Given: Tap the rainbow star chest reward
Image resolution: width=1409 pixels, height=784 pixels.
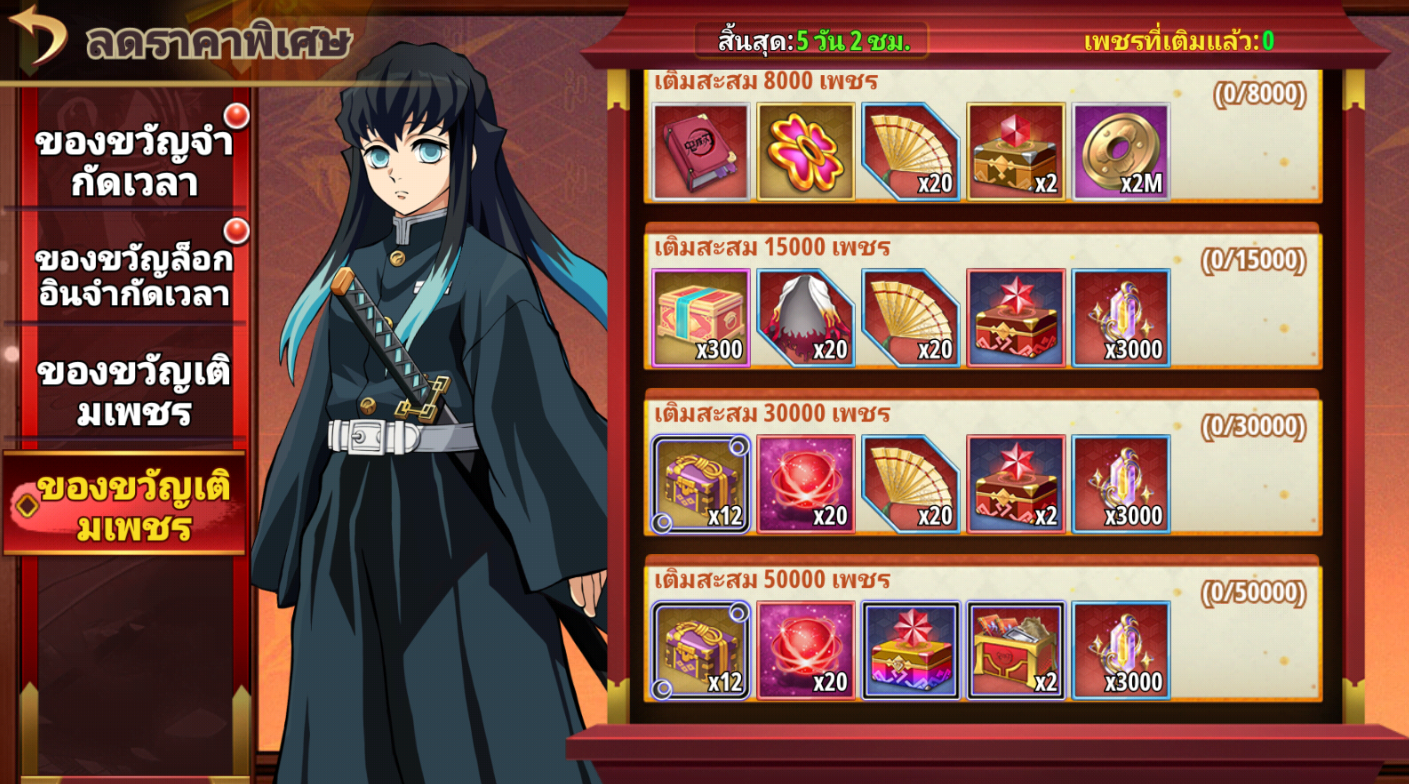Looking at the screenshot, I should [x=910, y=650].
